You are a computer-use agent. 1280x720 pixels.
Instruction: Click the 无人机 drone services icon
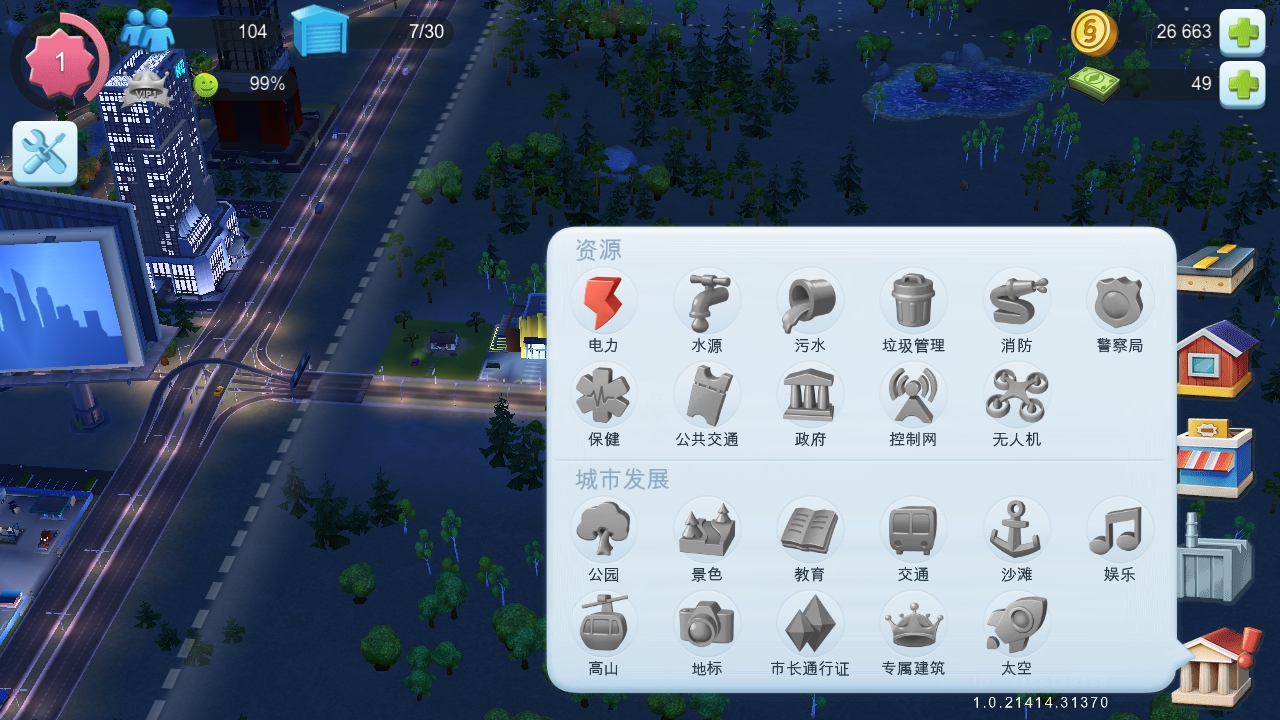click(x=1016, y=398)
